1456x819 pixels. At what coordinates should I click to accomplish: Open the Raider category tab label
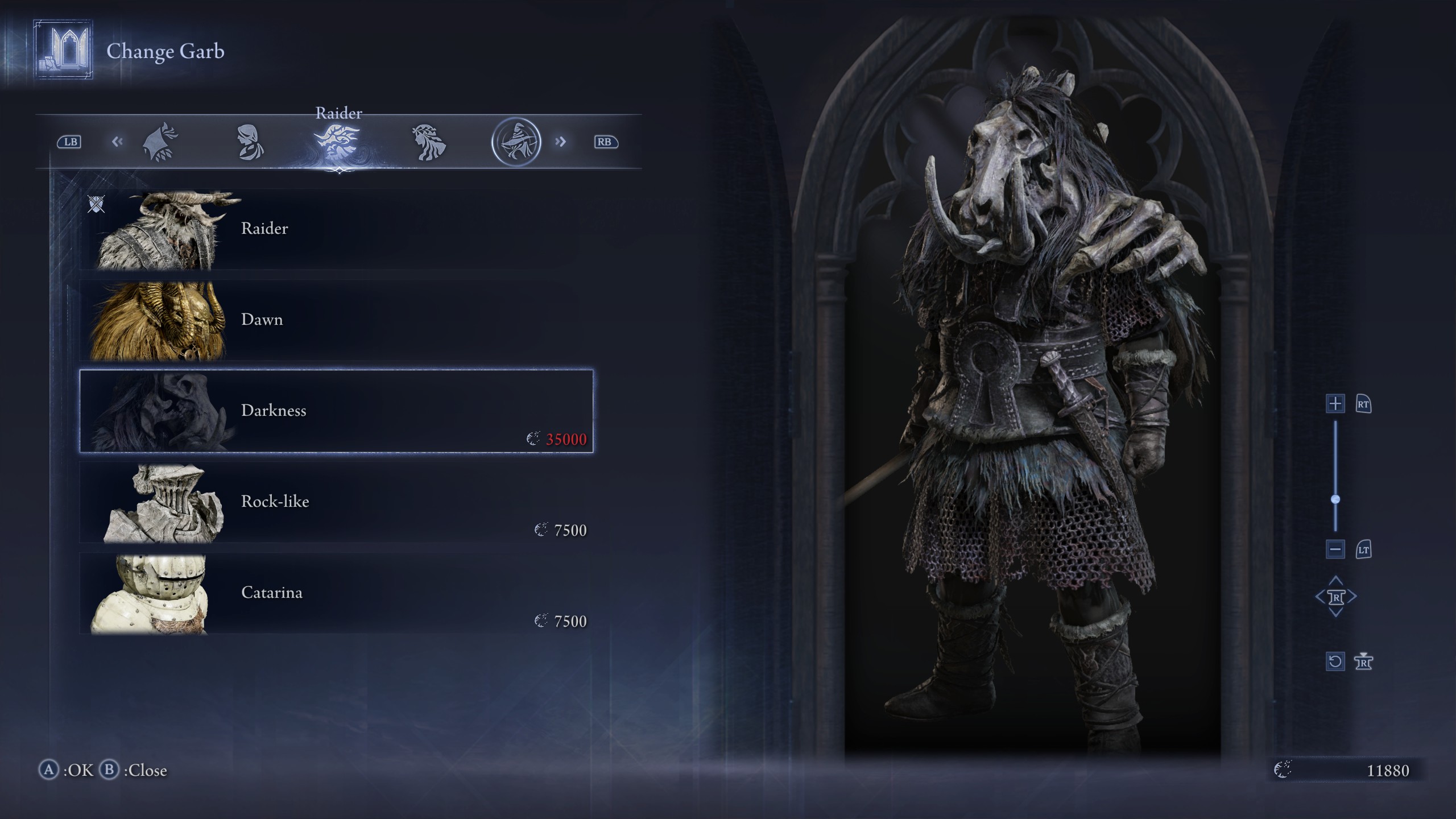pyautogui.click(x=340, y=113)
